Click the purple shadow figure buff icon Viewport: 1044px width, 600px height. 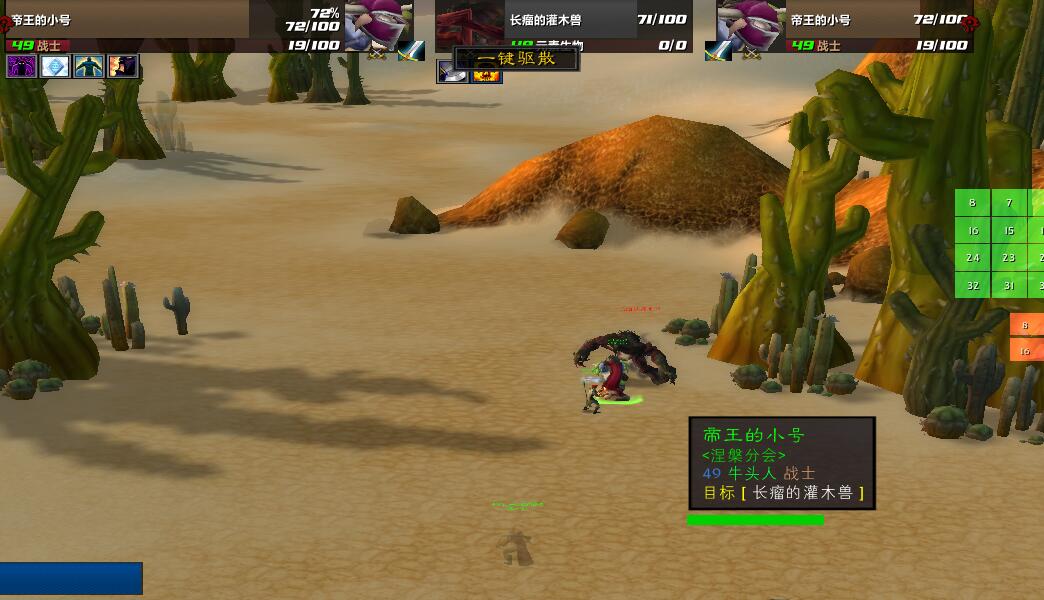tap(21, 67)
